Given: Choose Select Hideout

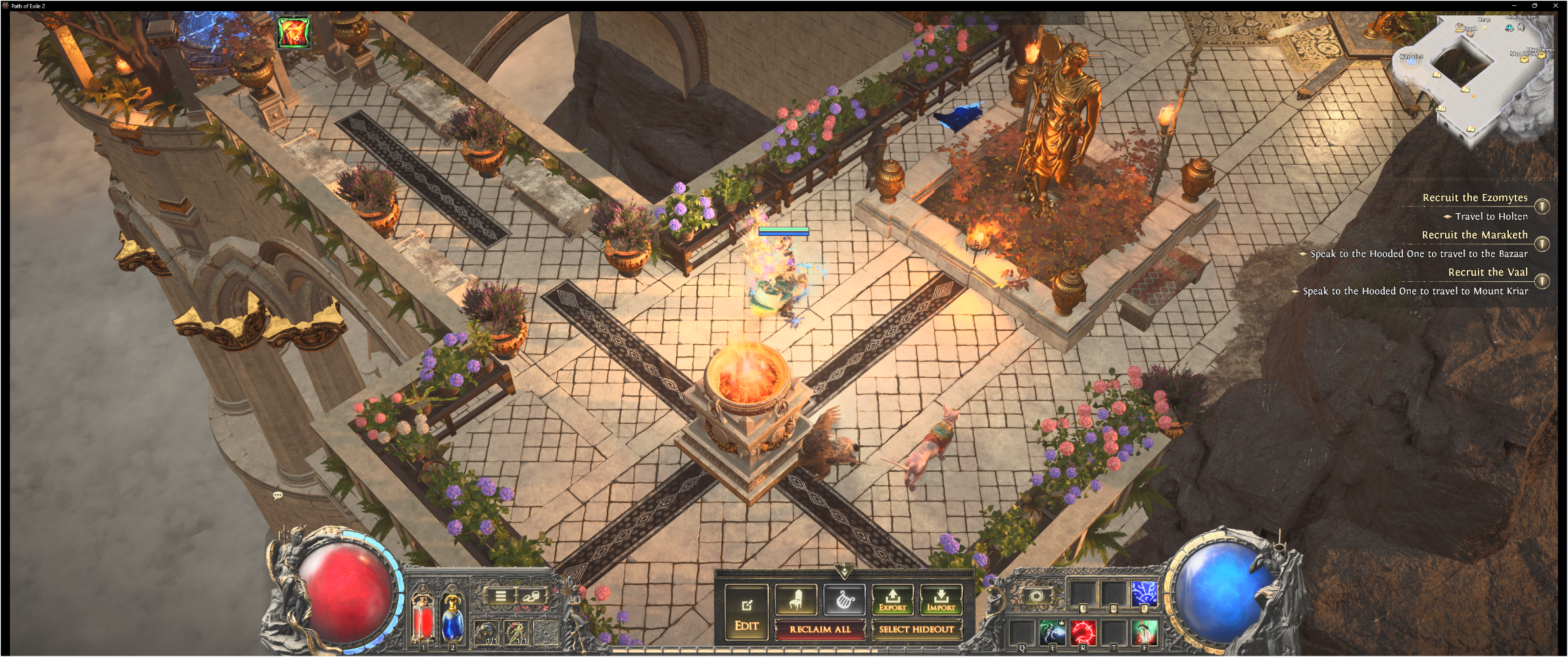Looking at the screenshot, I should coord(916,629).
